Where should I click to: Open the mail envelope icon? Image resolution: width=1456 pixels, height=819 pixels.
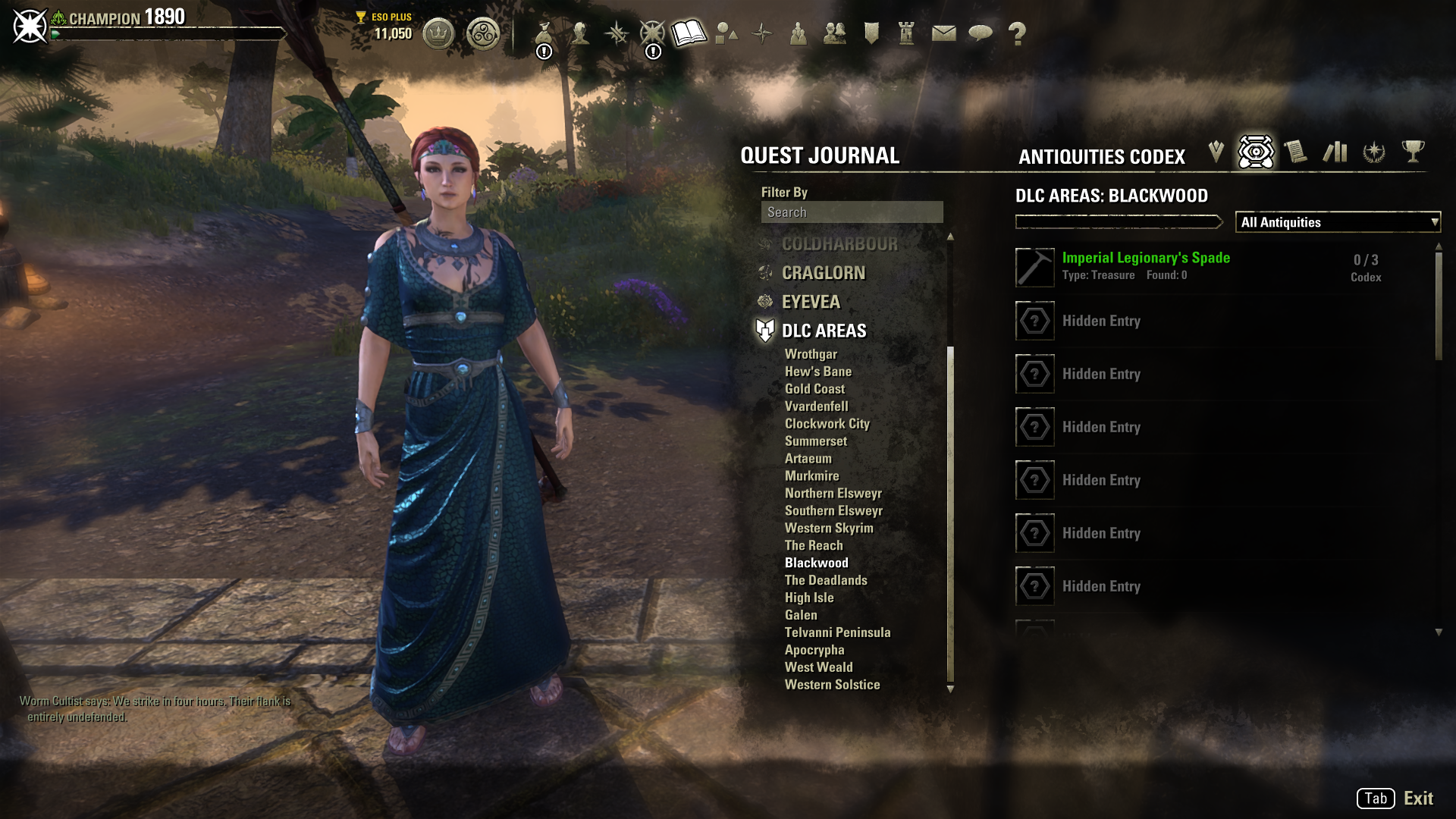(943, 33)
